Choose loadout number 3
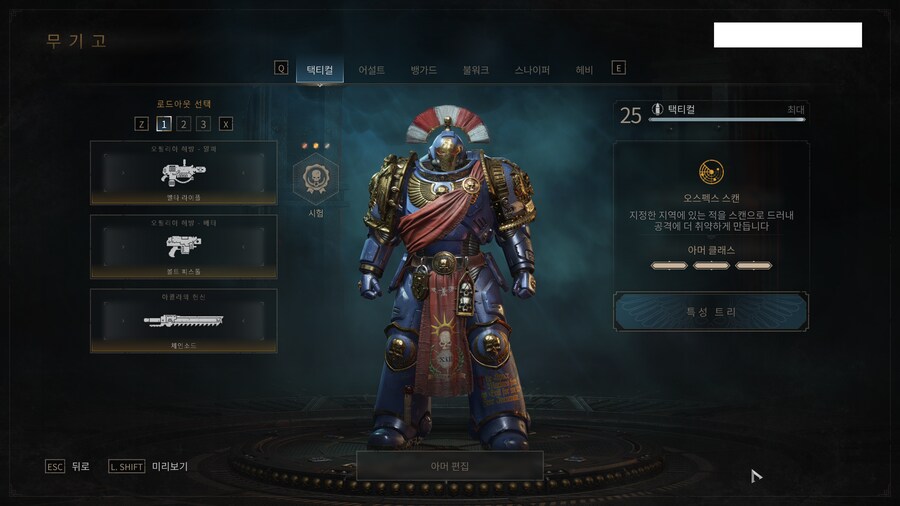This screenshot has height=506, width=900. point(204,124)
